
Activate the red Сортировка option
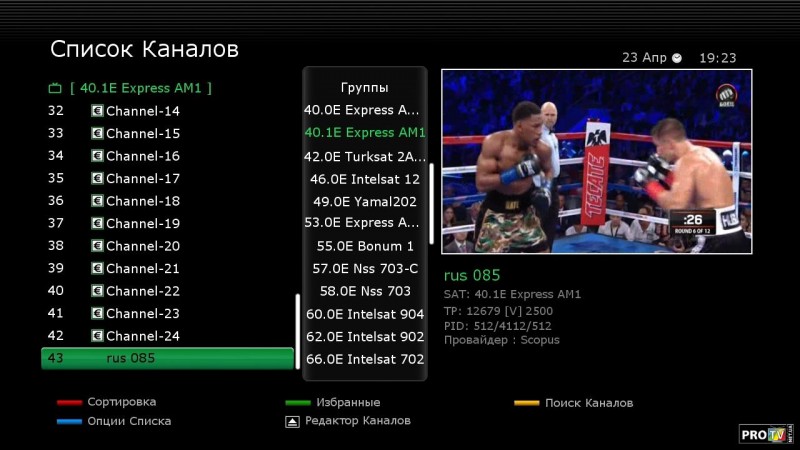tap(121, 402)
